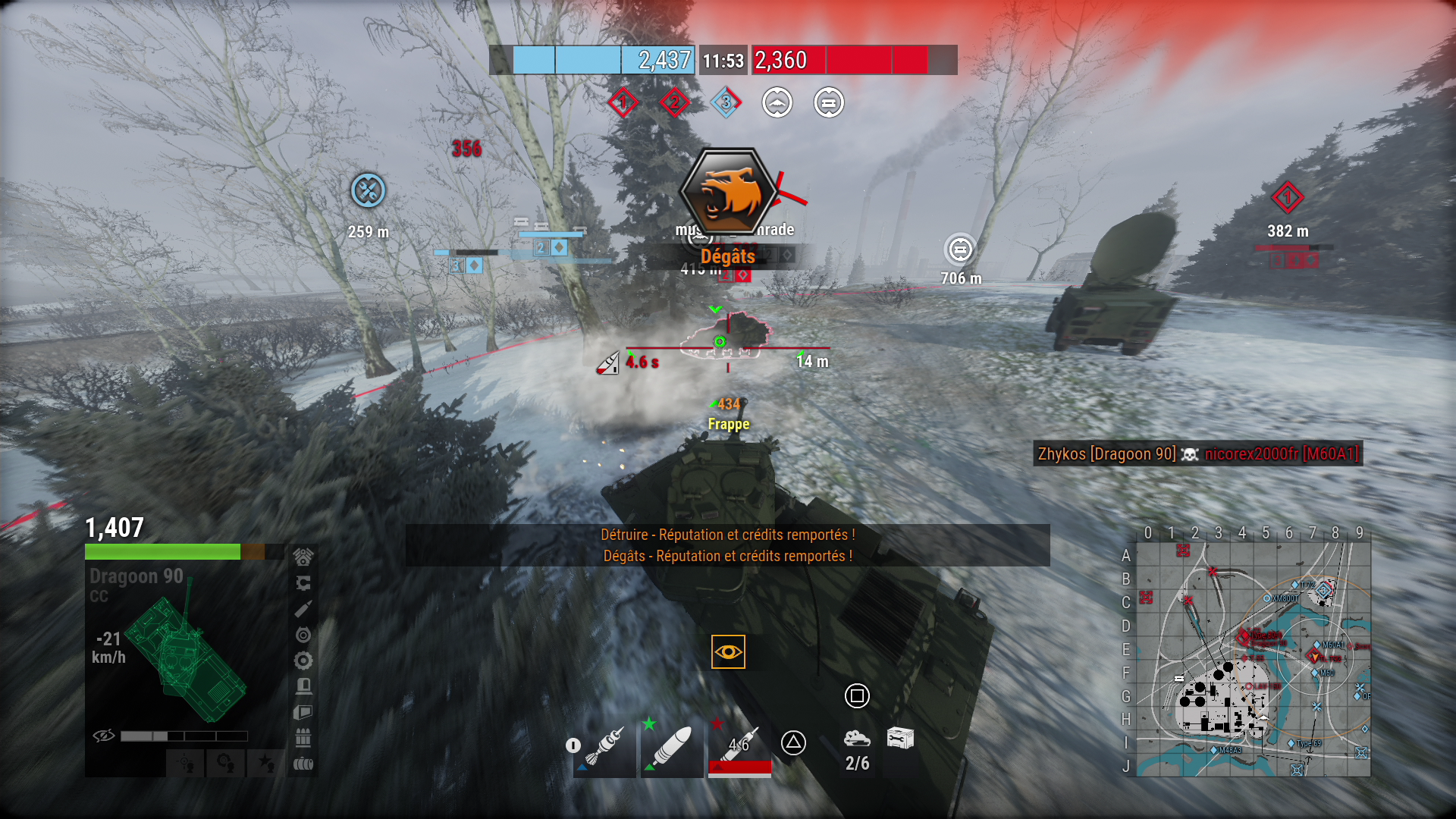Select the repair zone wrench marker
The width and height of the screenshot is (1456, 819).
(x=369, y=191)
